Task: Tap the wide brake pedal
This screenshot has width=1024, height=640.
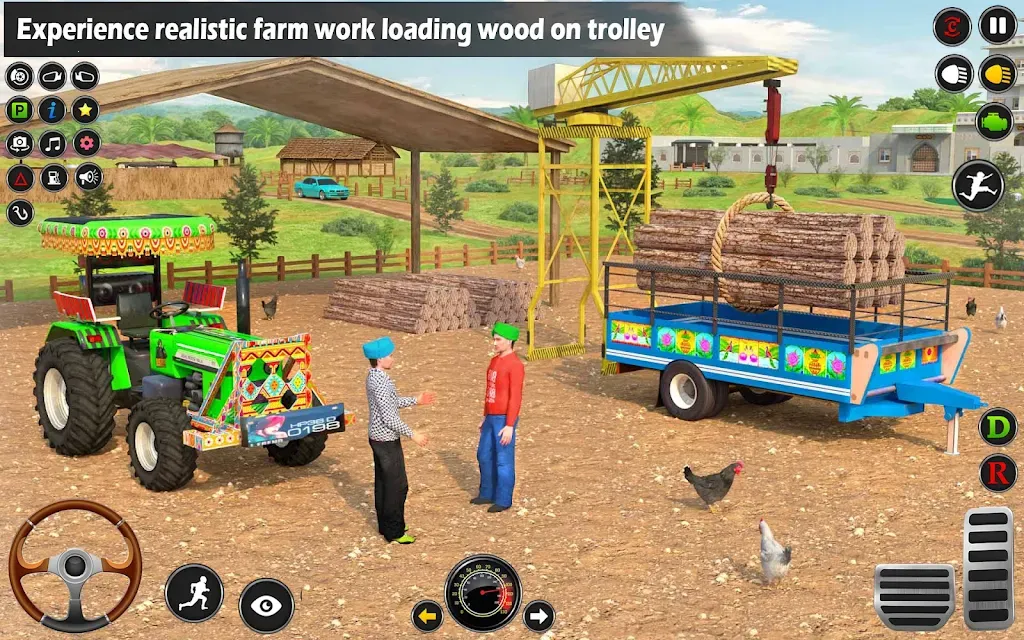Action: point(914,596)
